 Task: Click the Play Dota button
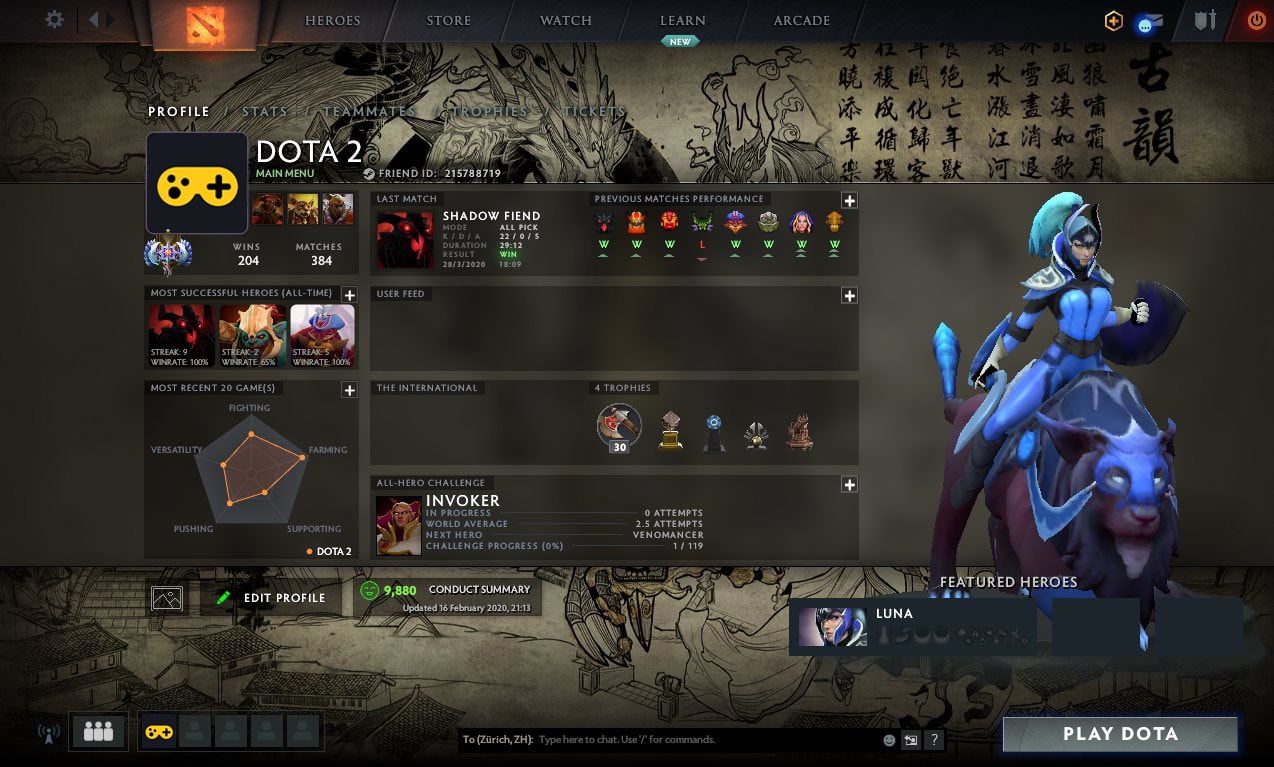pyautogui.click(x=1120, y=734)
